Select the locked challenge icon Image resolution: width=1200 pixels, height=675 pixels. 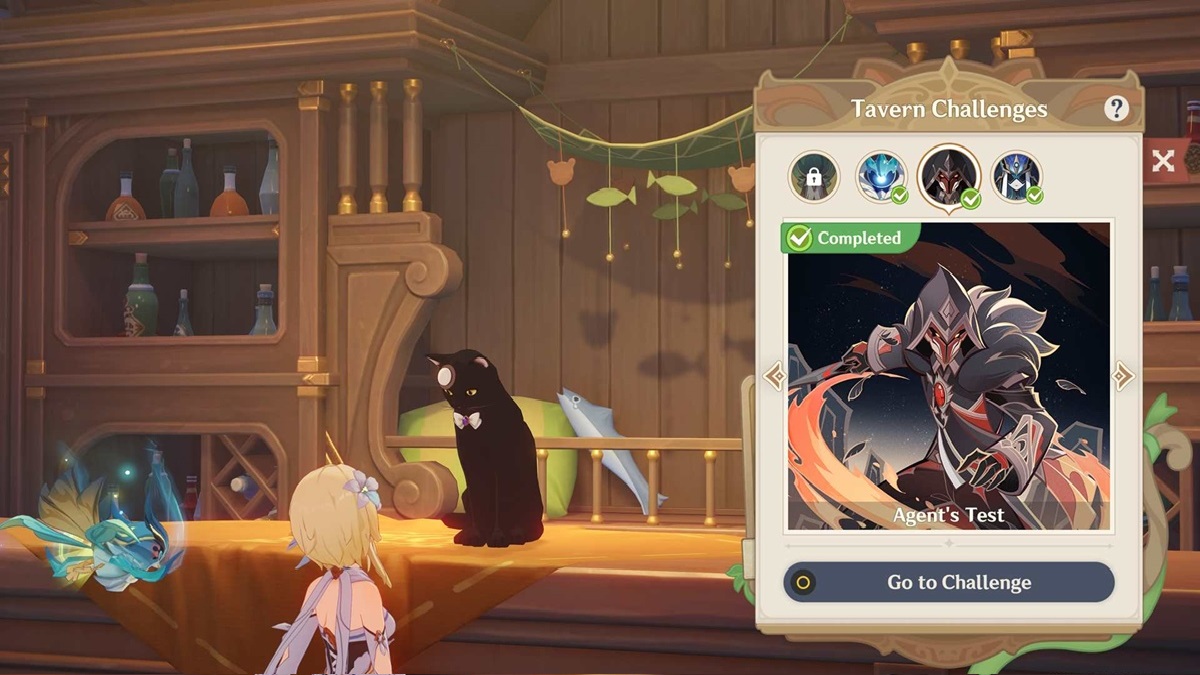point(813,177)
